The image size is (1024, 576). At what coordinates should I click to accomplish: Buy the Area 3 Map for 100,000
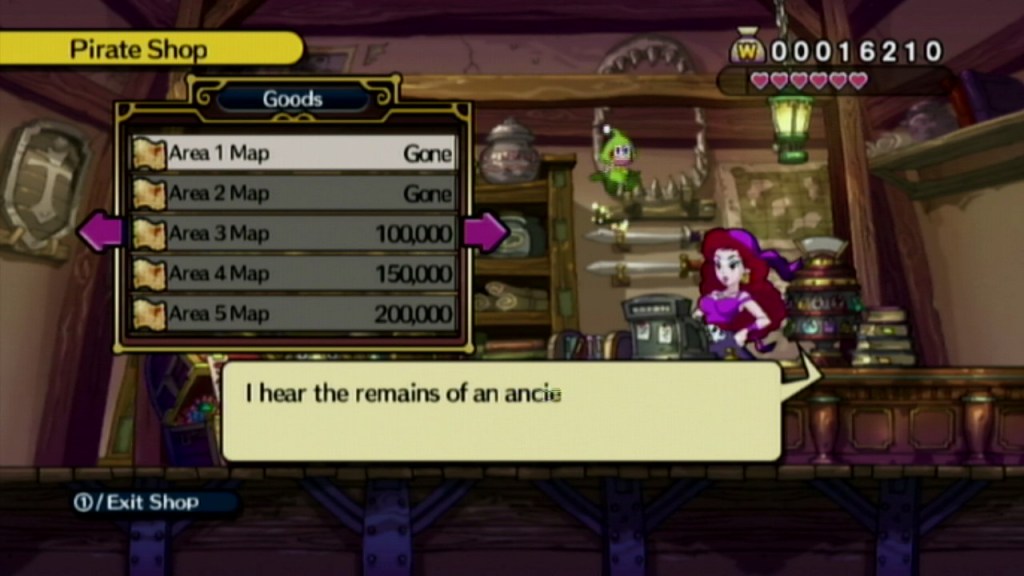pyautogui.click(x=293, y=234)
